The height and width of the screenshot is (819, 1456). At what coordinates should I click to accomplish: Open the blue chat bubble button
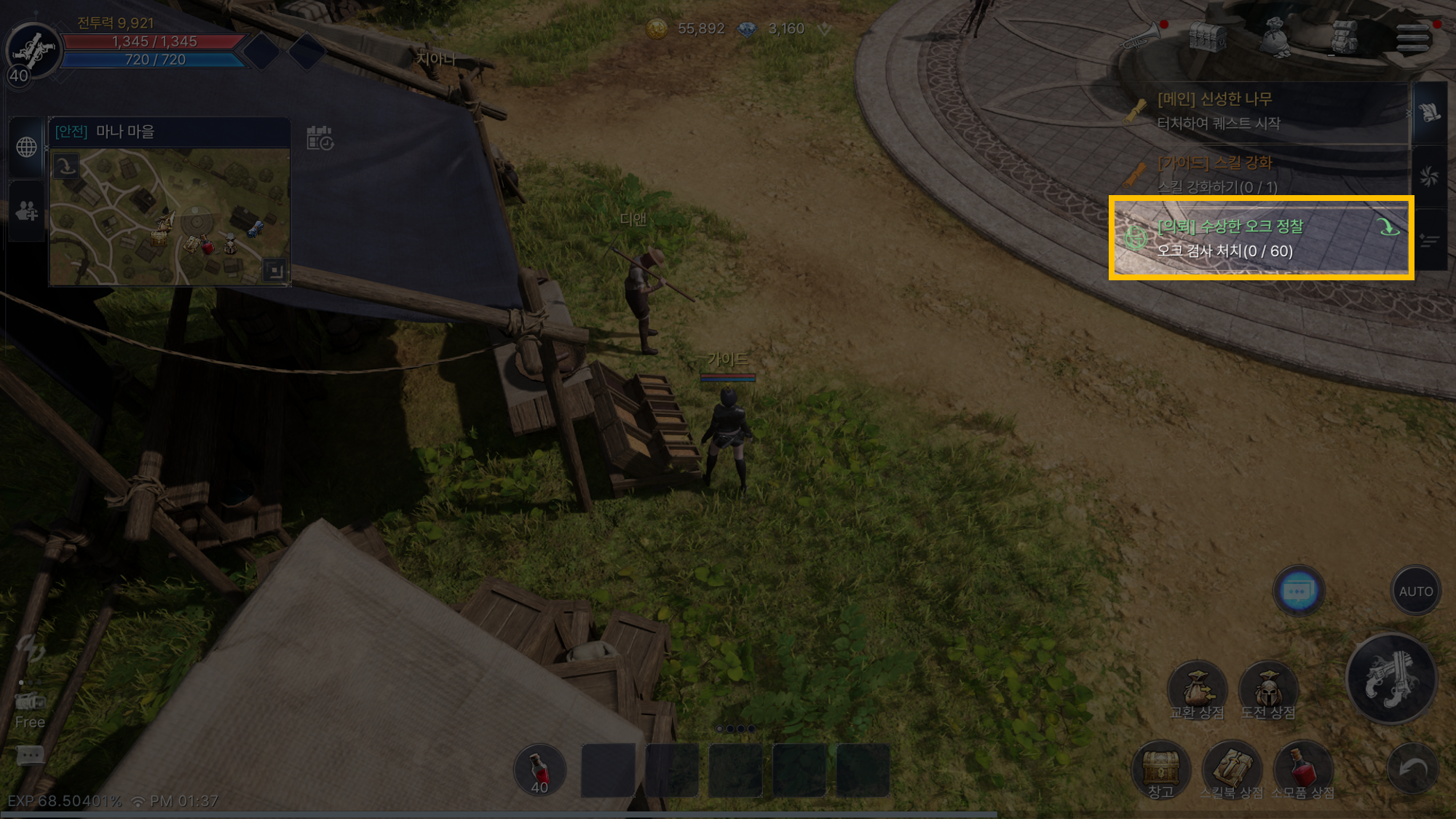(x=1298, y=590)
